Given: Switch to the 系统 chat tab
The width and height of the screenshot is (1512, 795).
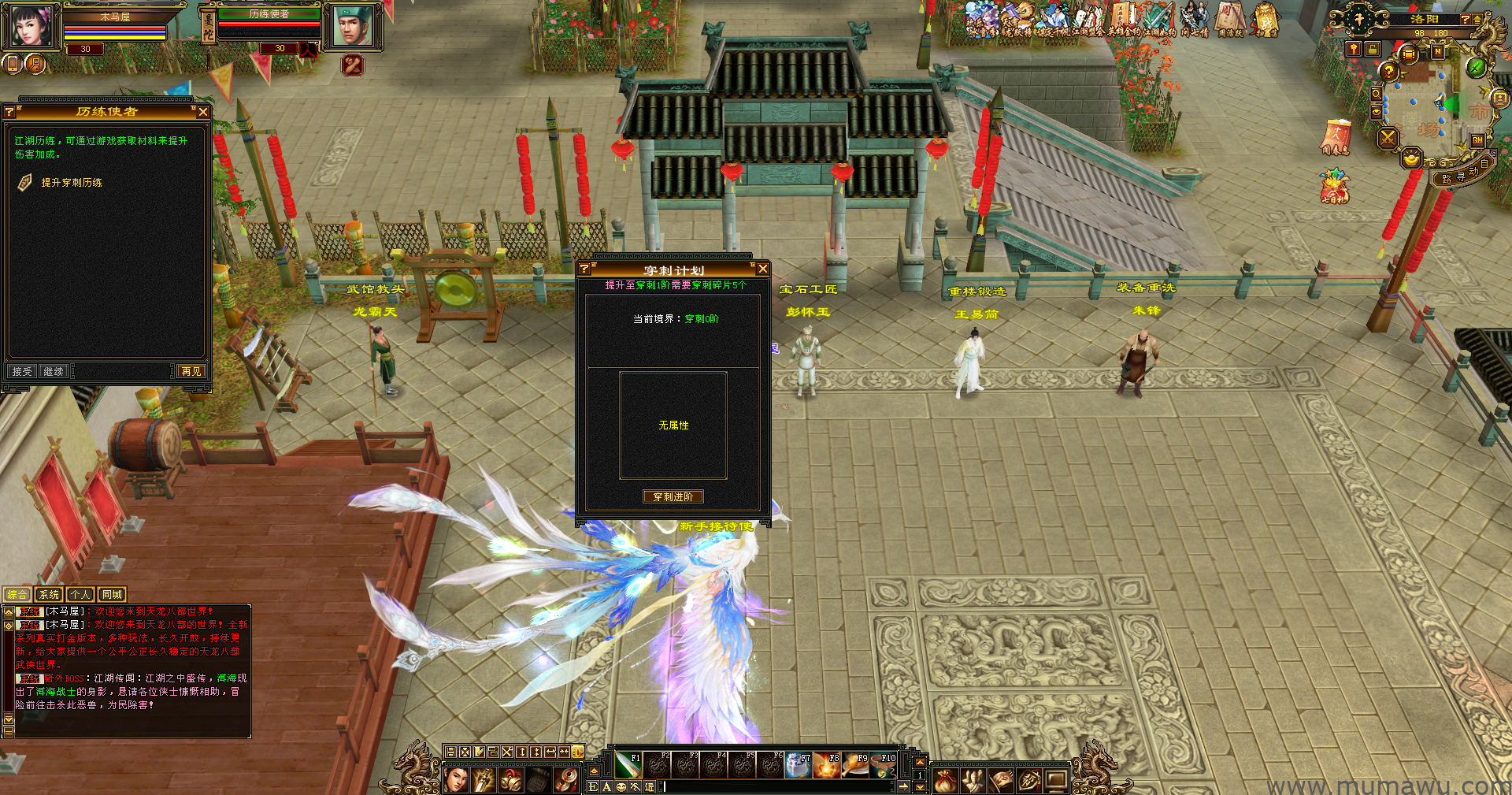Looking at the screenshot, I should click(x=49, y=595).
